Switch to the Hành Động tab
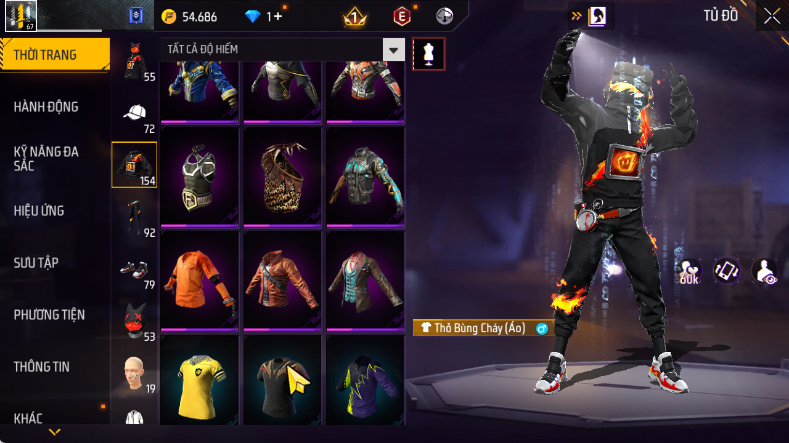The width and height of the screenshot is (789, 443). [x=46, y=107]
